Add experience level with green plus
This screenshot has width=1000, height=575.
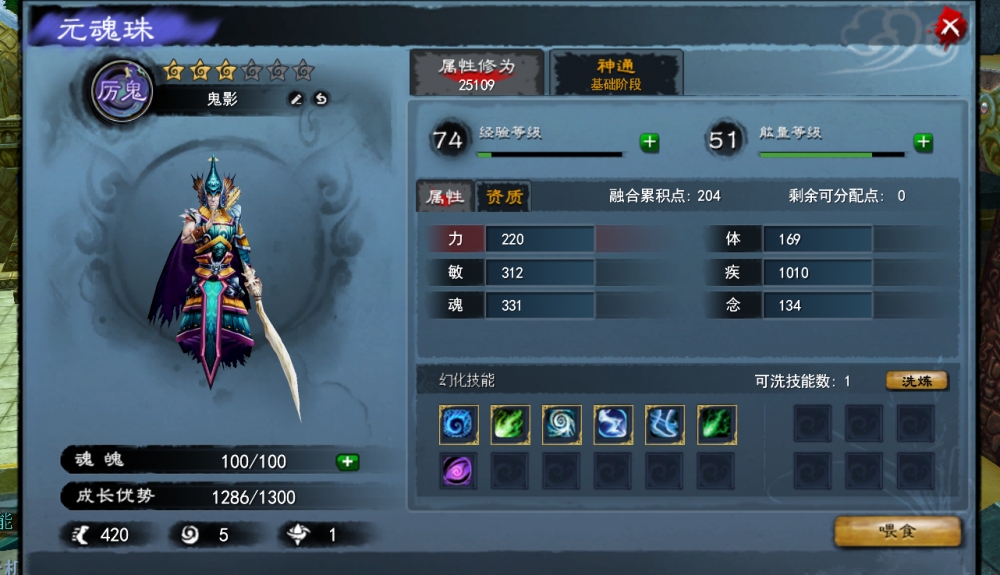click(650, 142)
